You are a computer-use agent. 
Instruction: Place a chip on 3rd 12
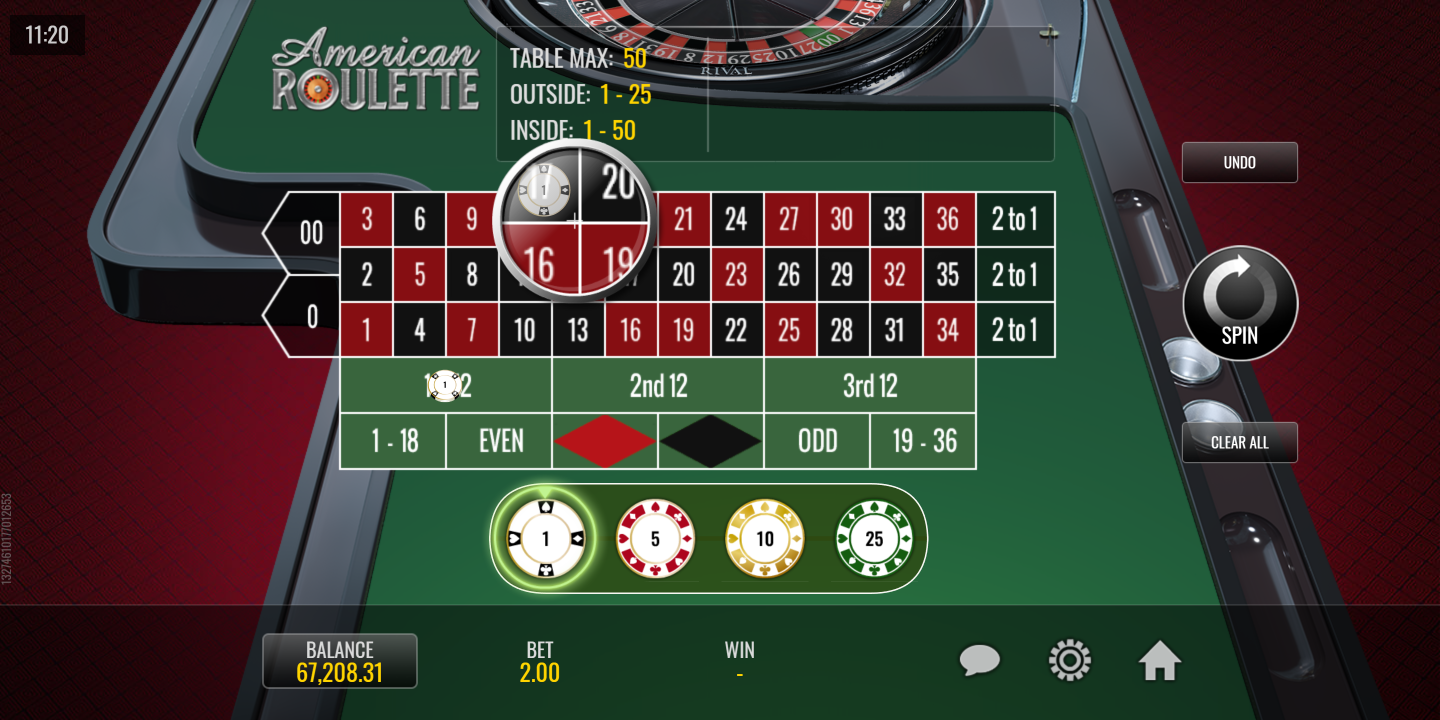[x=870, y=386]
